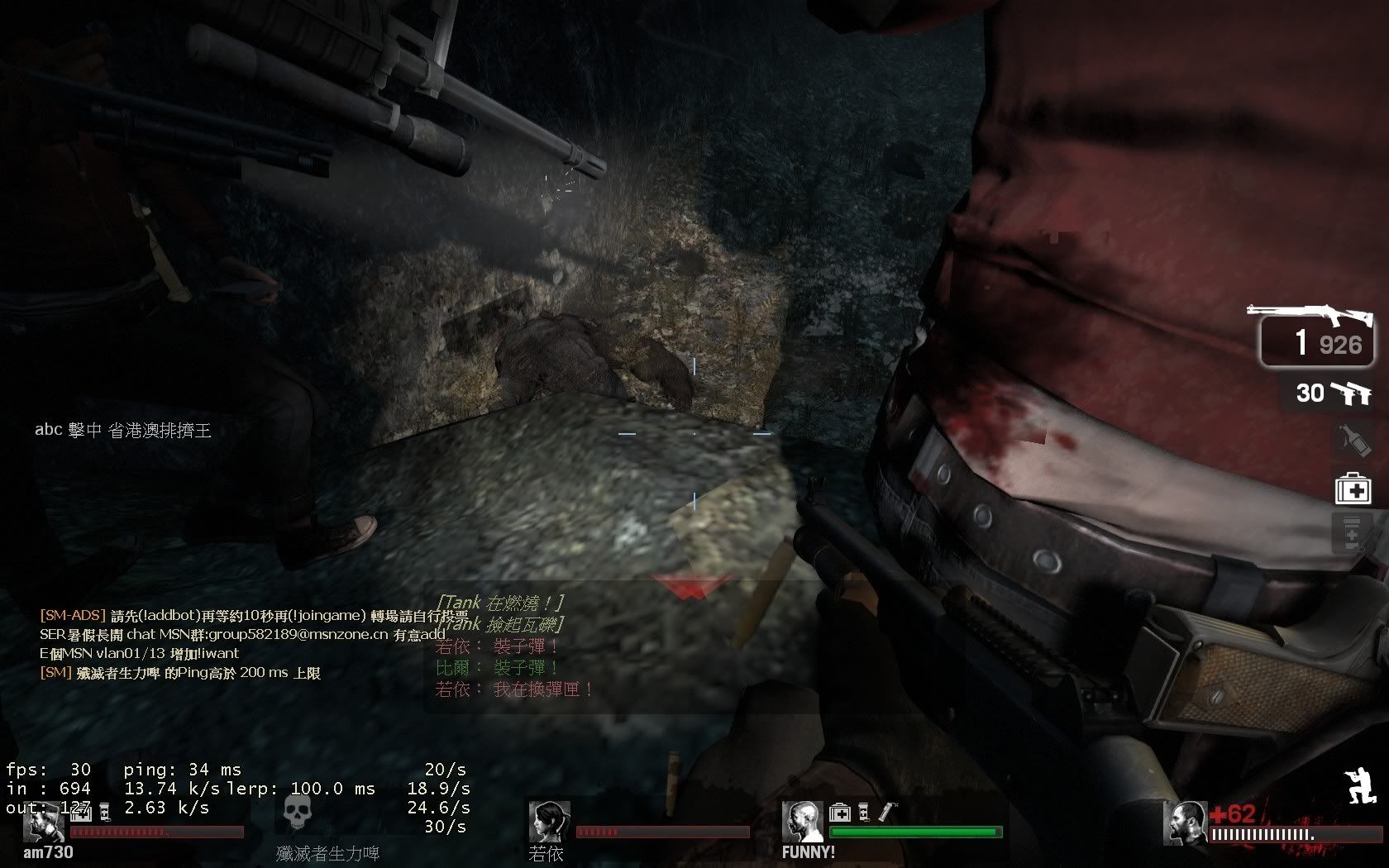The image size is (1389, 868).
Task: Click the dead teammate skull icon
Action: (297, 814)
